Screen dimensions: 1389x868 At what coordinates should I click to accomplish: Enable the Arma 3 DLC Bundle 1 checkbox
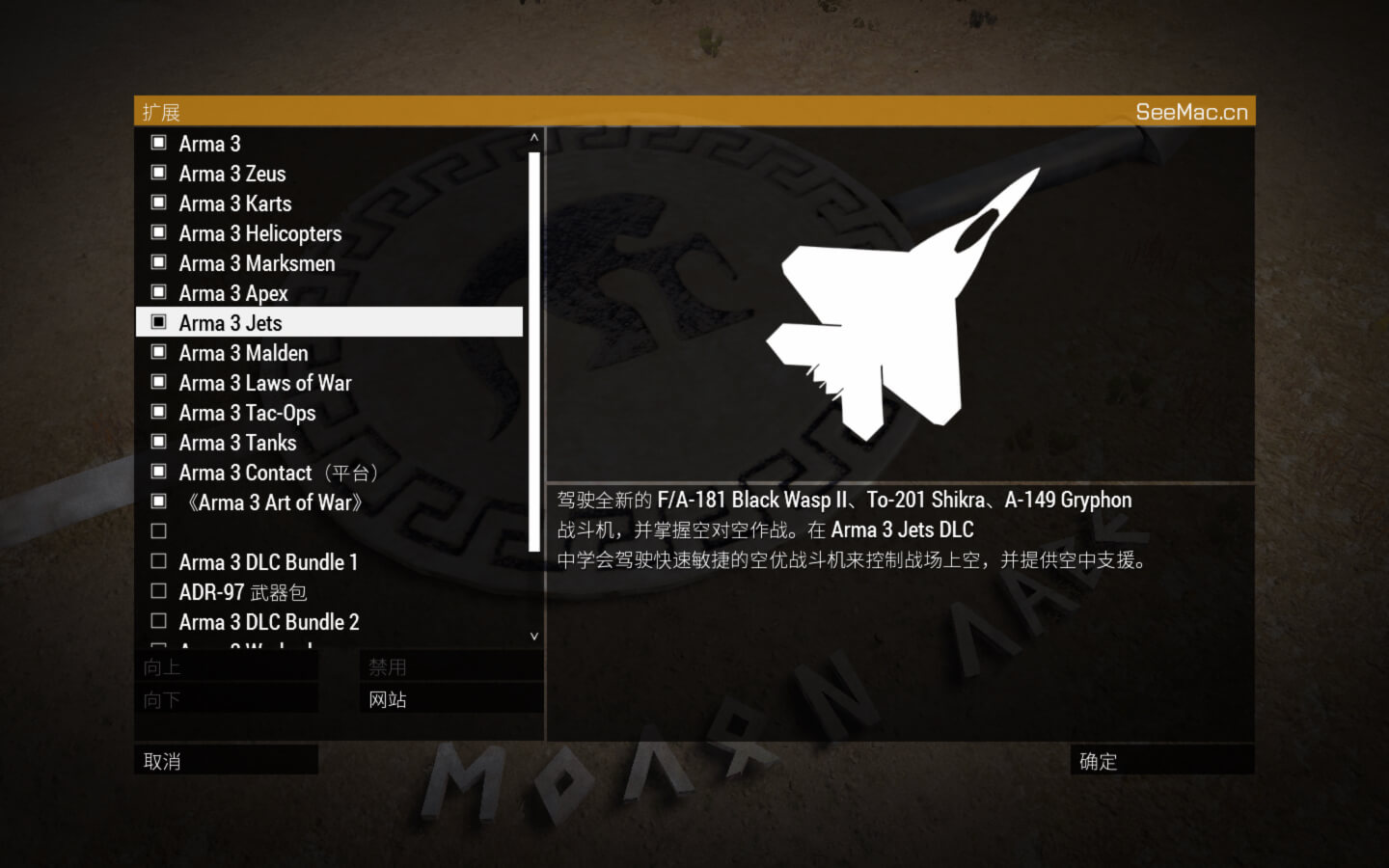pyautogui.click(x=158, y=560)
